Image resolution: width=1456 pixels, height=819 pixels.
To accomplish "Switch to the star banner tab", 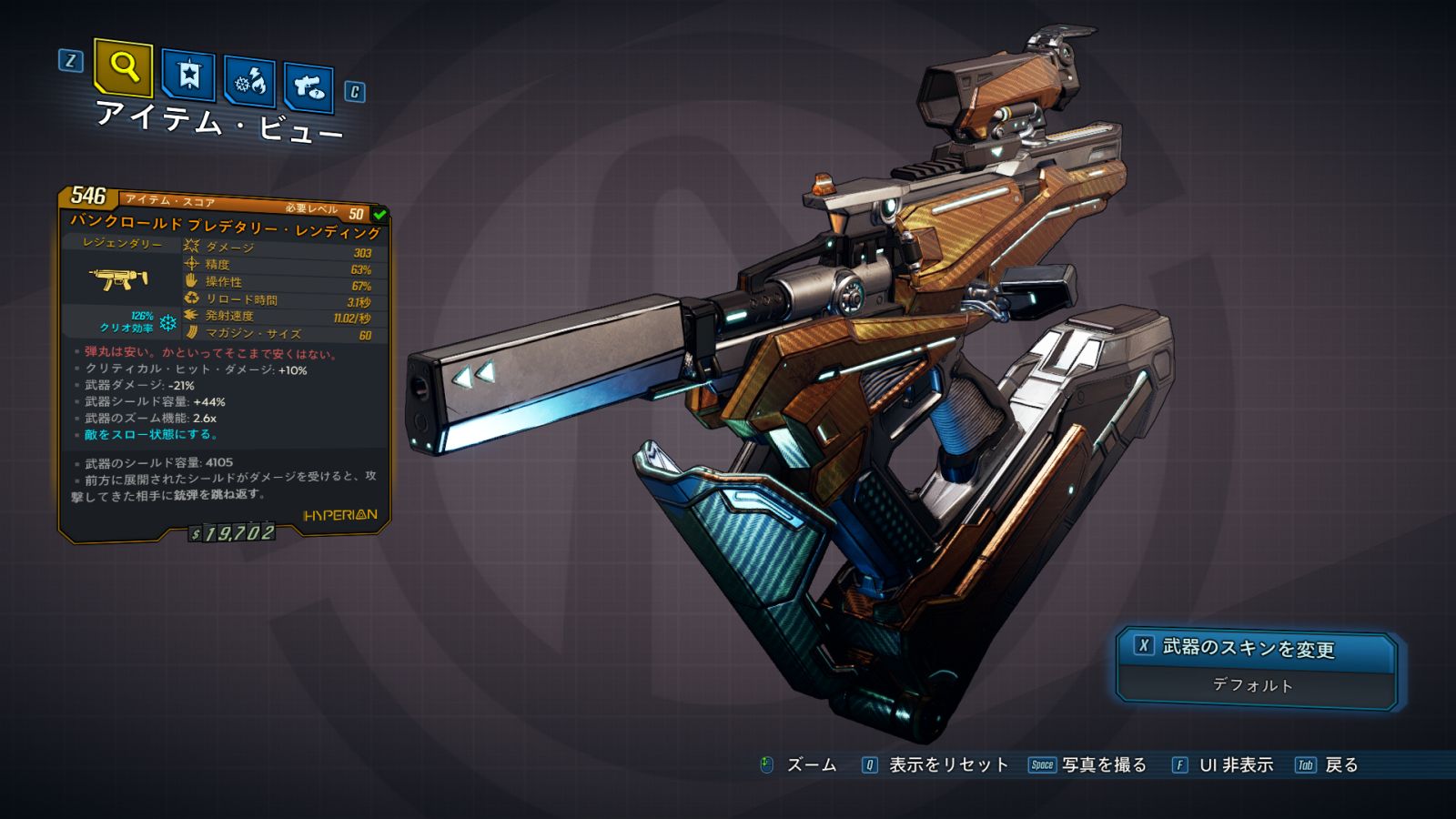I will (x=188, y=75).
